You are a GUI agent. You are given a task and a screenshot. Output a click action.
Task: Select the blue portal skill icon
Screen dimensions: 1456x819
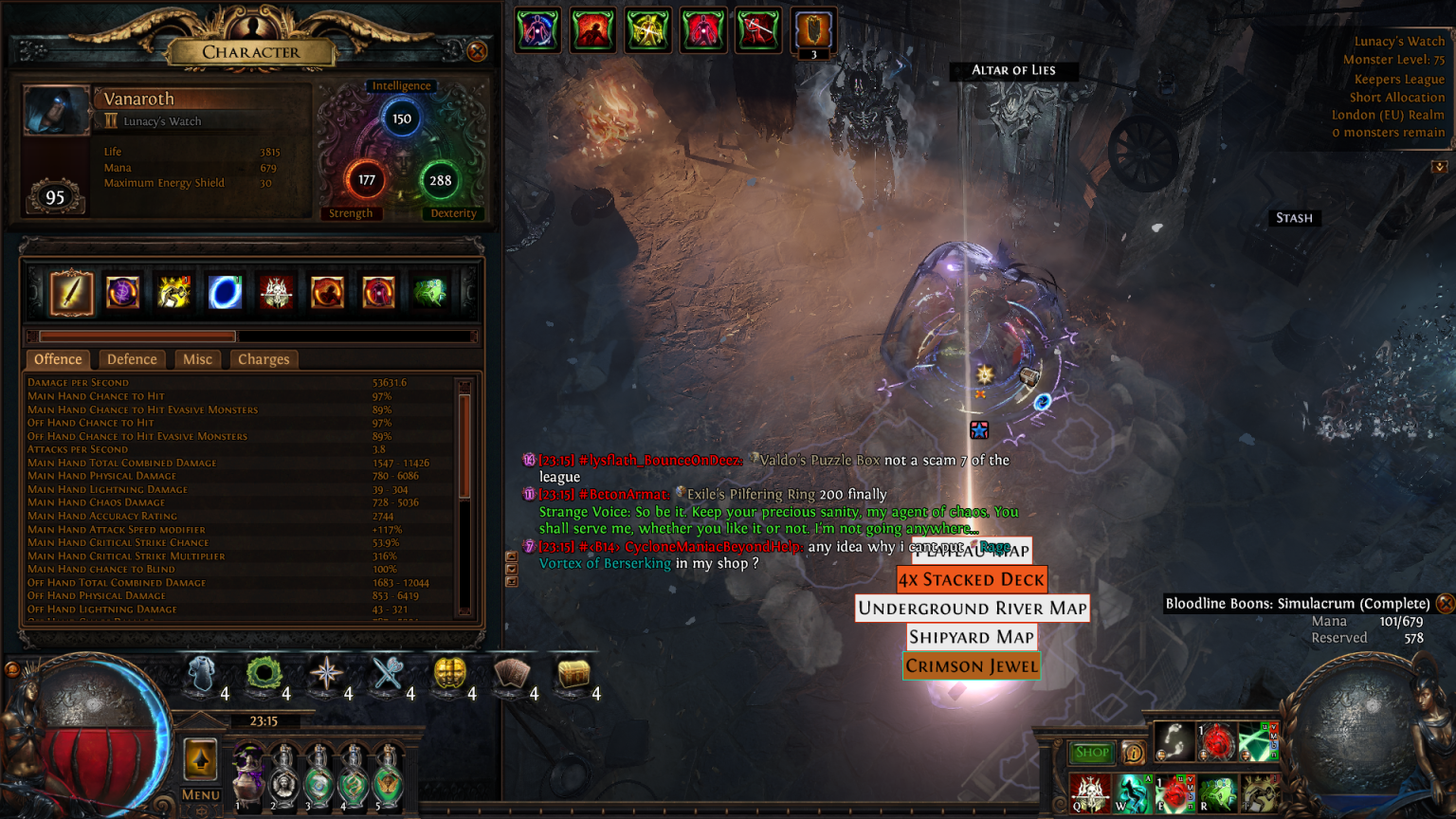225,292
